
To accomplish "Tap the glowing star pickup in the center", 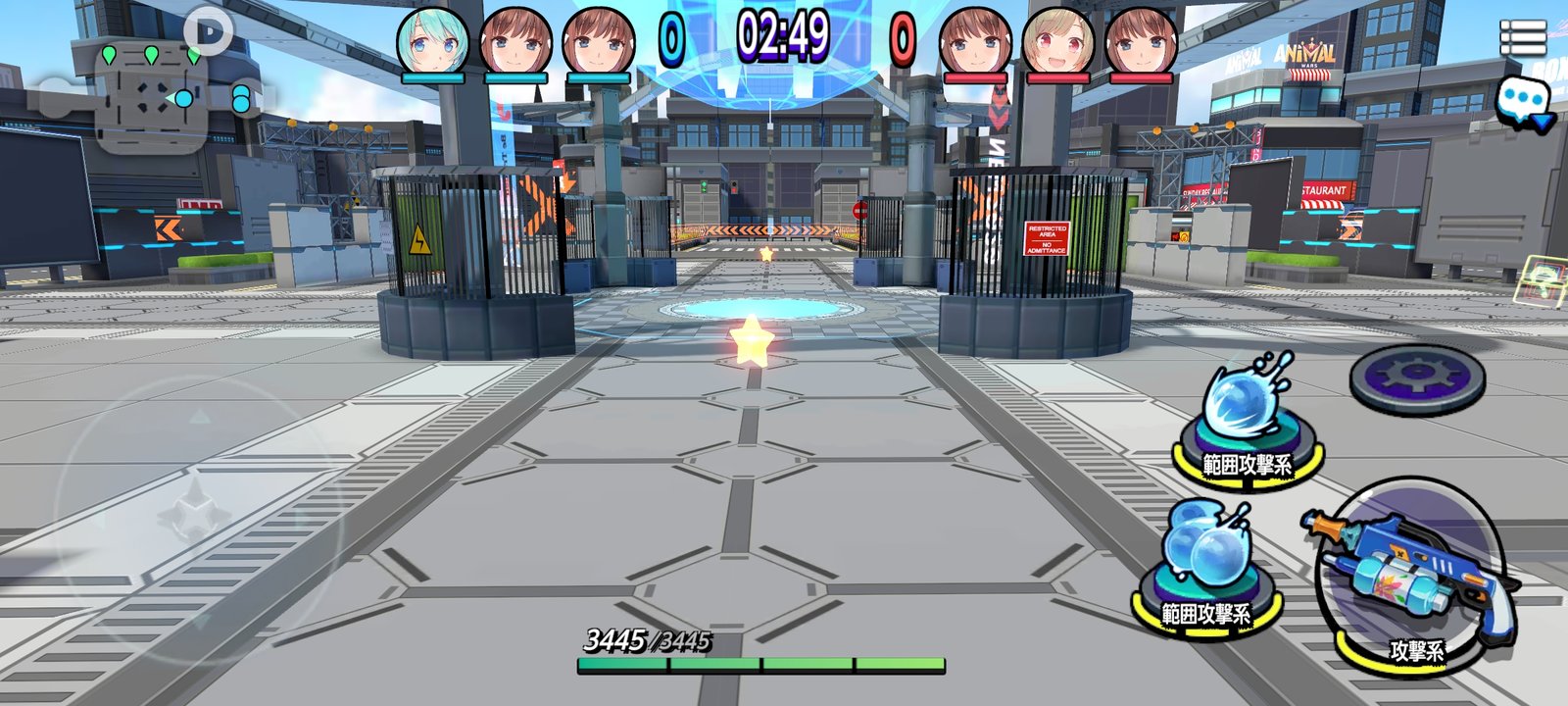I will click(752, 339).
